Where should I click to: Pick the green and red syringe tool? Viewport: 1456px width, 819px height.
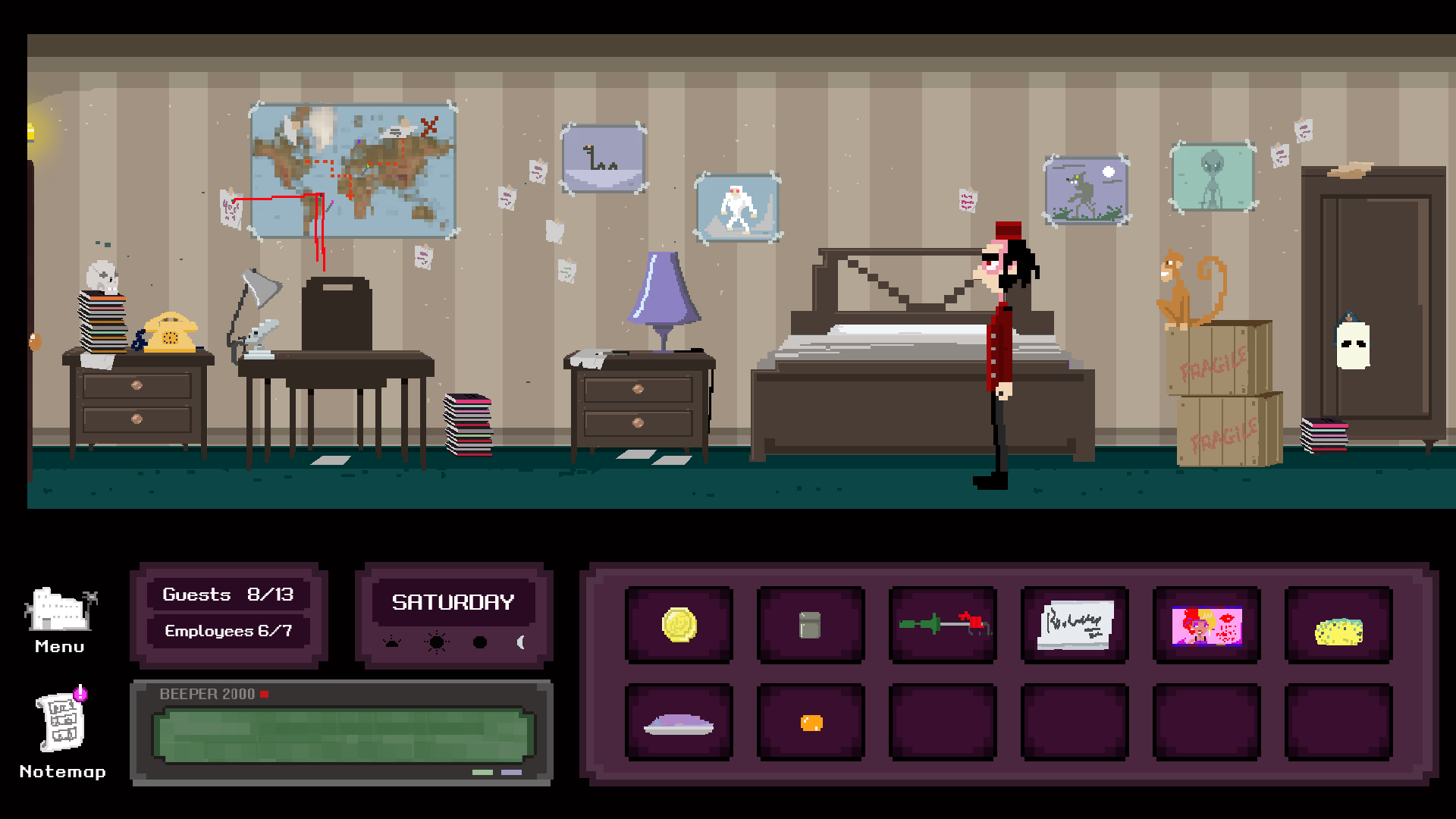(x=943, y=626)
